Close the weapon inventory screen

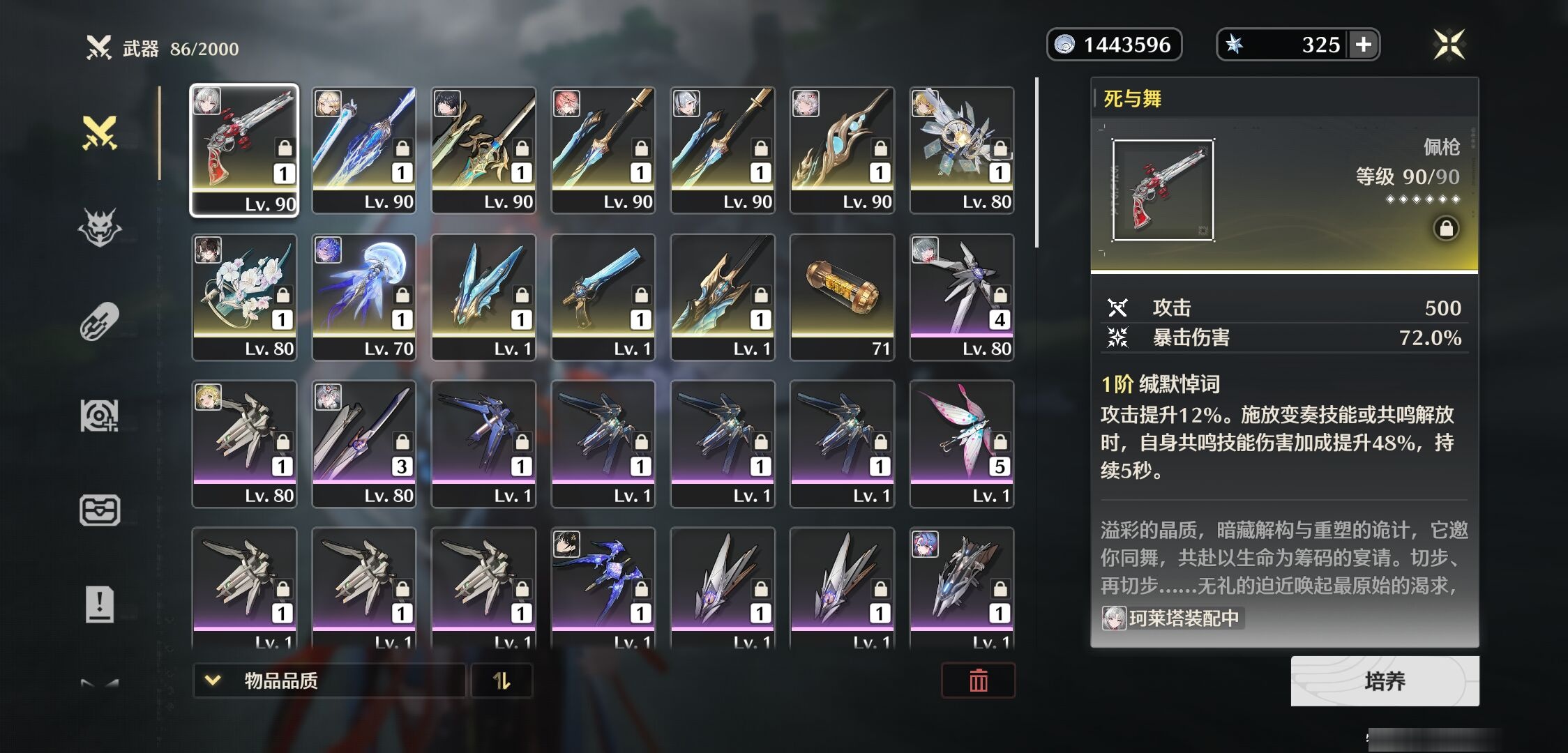coord(1449,45)
